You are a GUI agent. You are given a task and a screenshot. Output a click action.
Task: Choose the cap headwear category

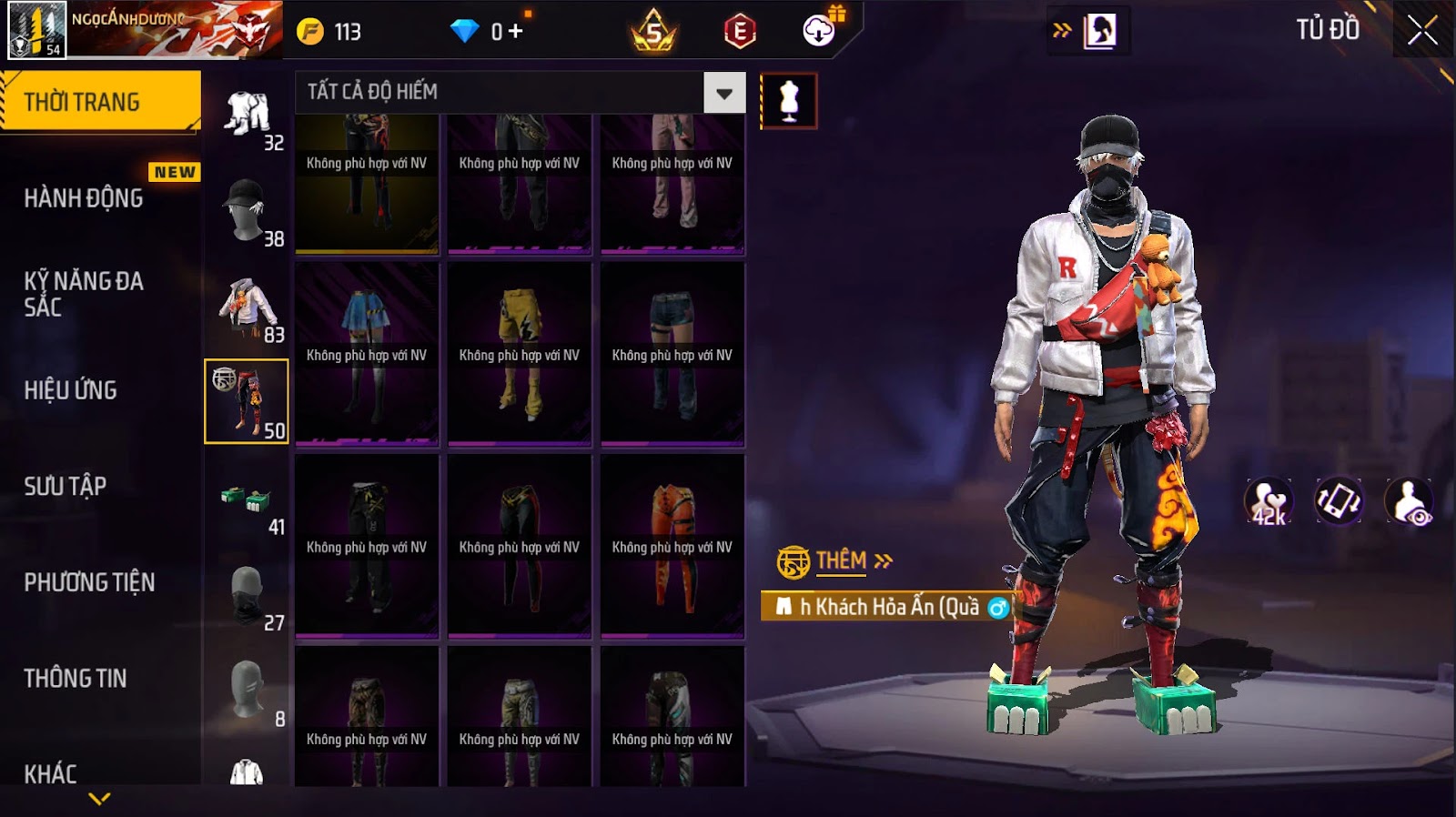(x=247, y=210)
